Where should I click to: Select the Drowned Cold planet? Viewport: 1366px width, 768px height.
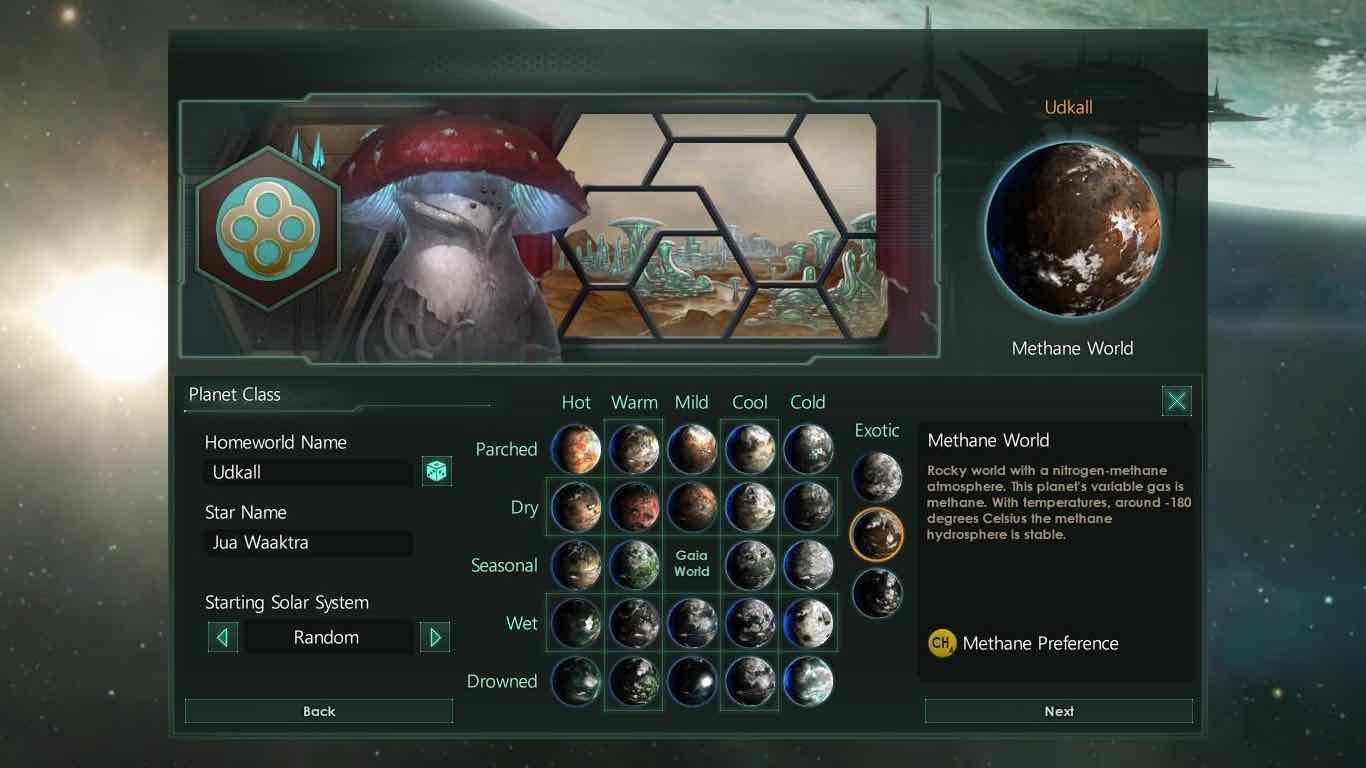(808, 681)
